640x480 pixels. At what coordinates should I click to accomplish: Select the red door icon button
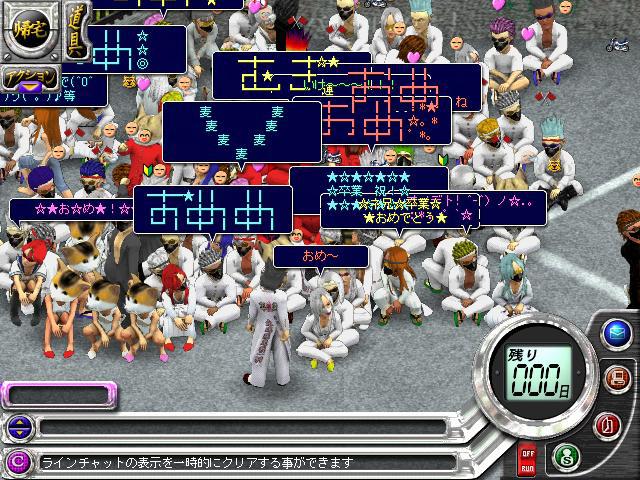616,423
